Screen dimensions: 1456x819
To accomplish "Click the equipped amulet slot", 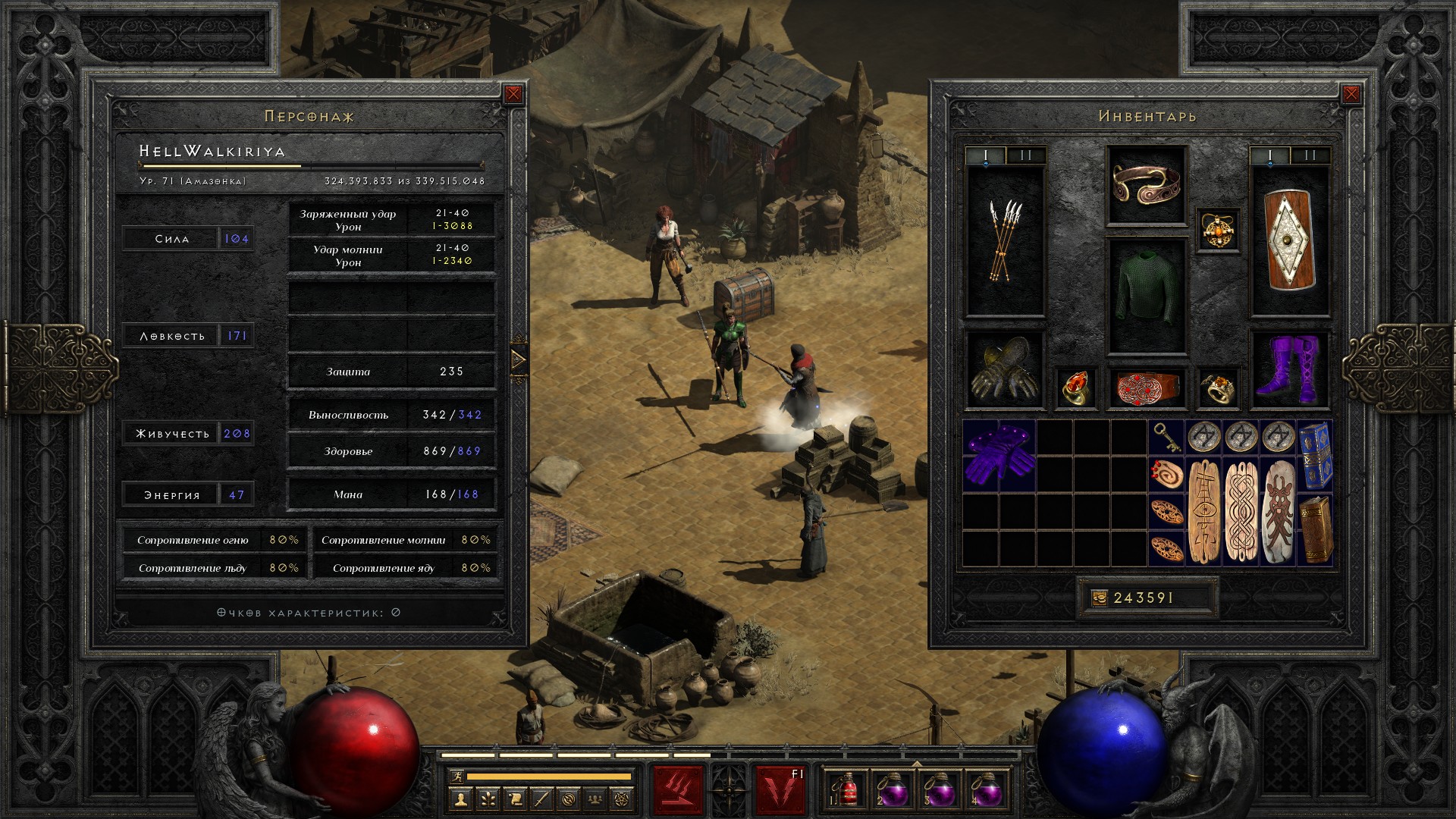I will coord(1218,230).
